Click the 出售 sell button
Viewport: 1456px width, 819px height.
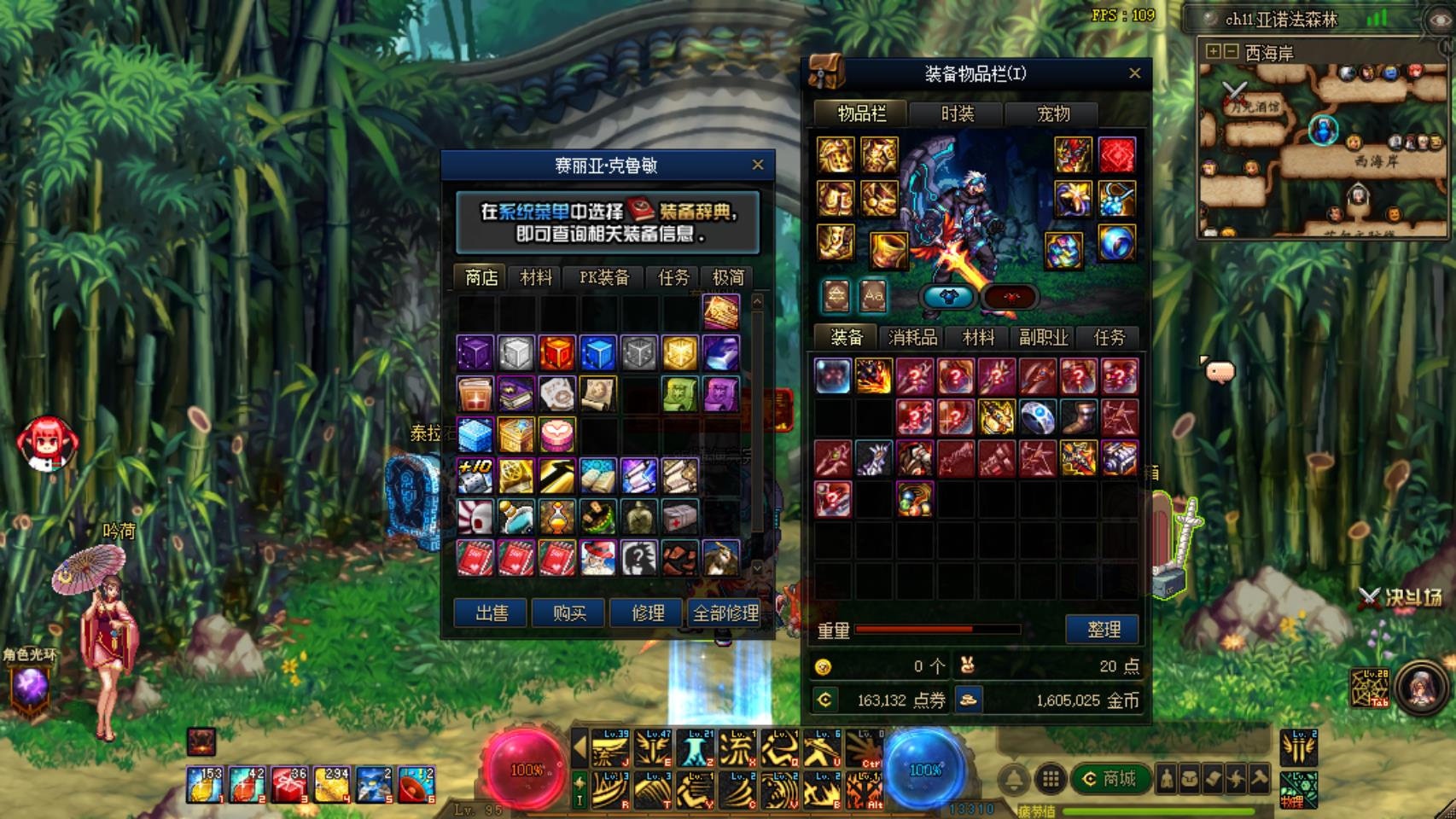tap(491, 613)
